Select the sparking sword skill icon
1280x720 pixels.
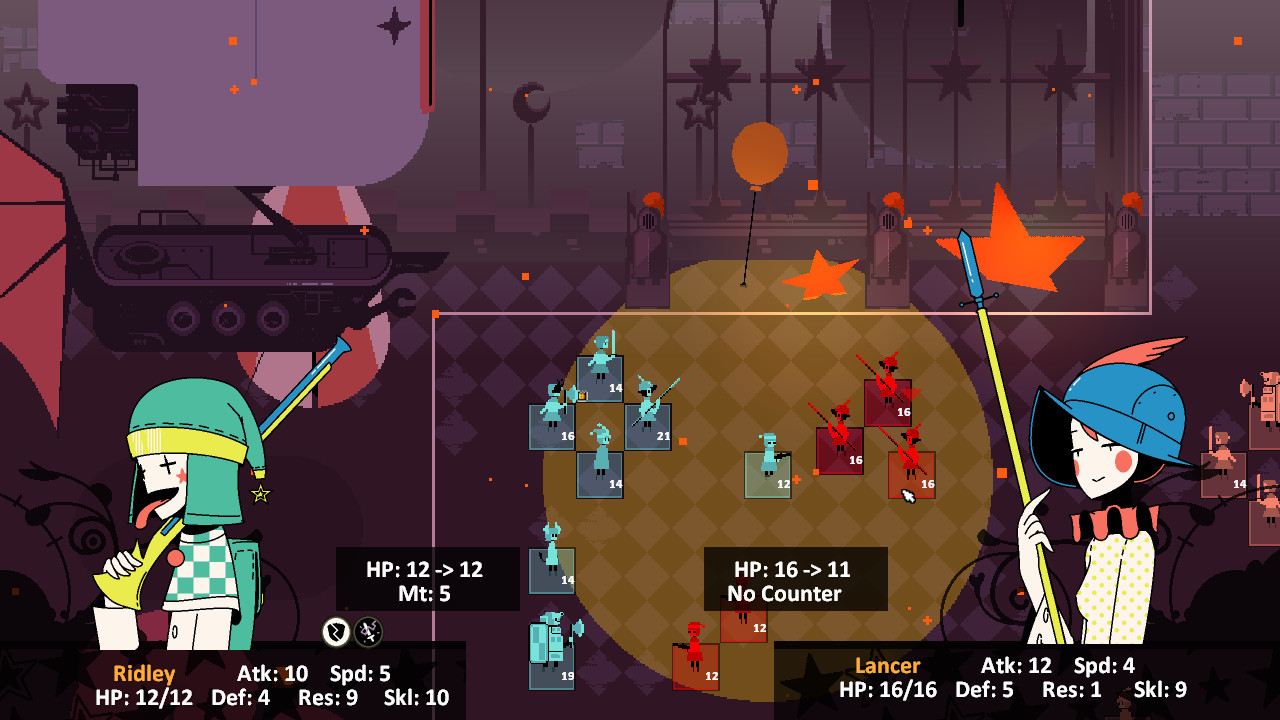[368, 631]
